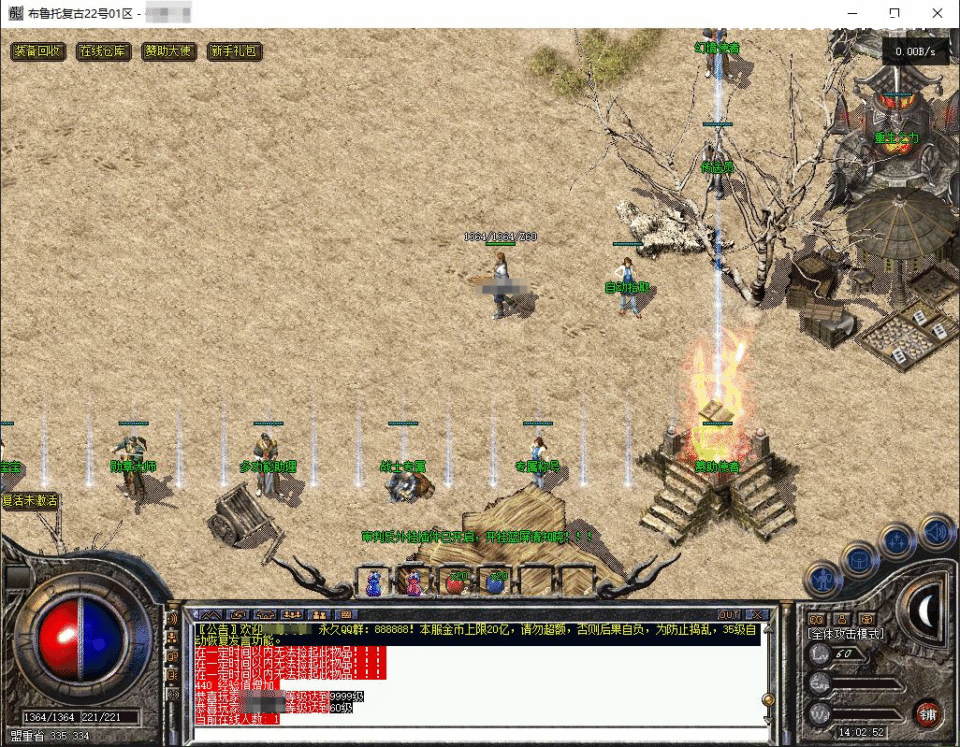Toggle the 全体攻击模式 attack mode label
Image resolution: width=960 pixels, height=747 pixels.
tap(844, 634)
